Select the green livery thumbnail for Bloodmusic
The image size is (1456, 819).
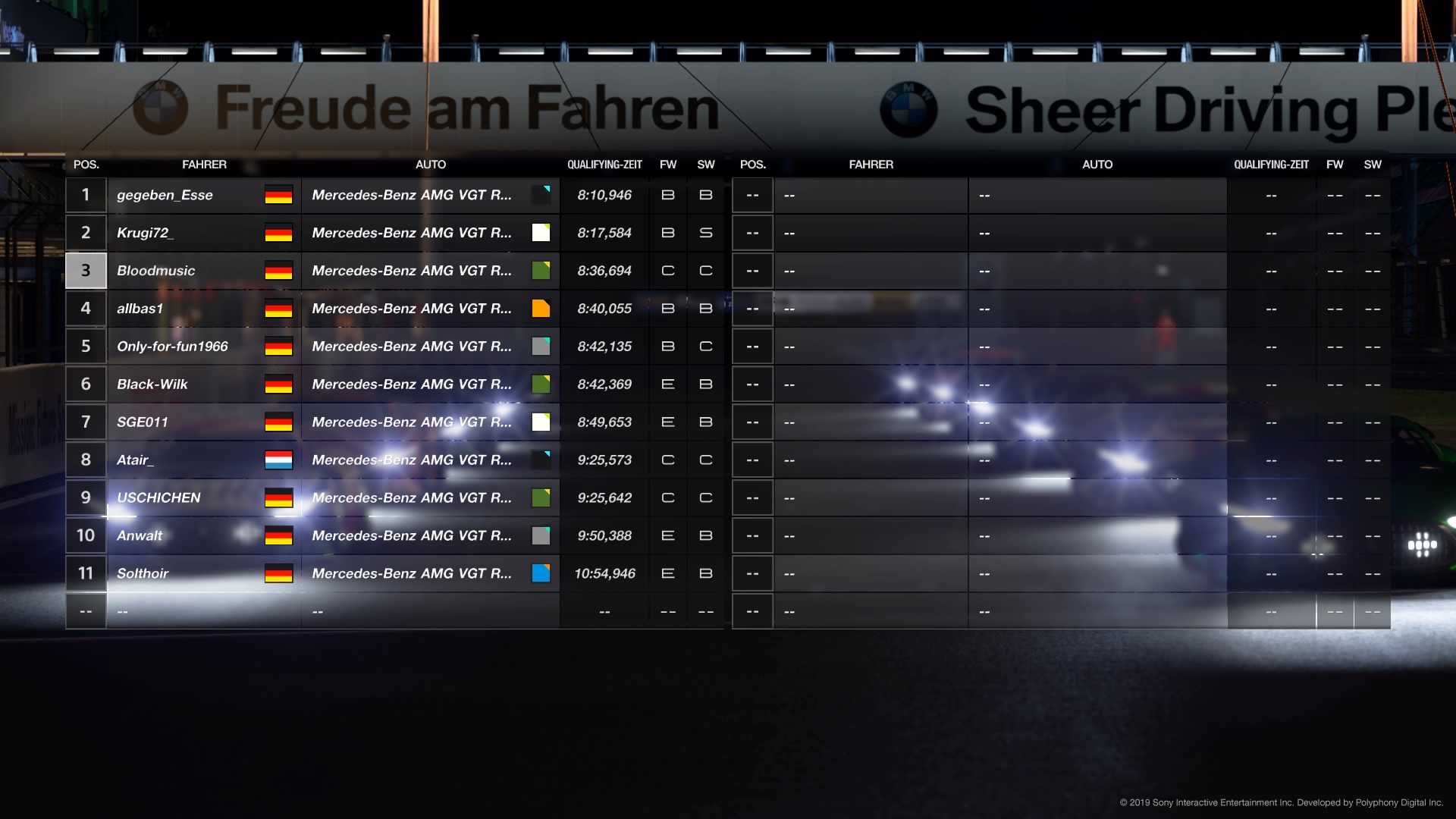(541, 270)
